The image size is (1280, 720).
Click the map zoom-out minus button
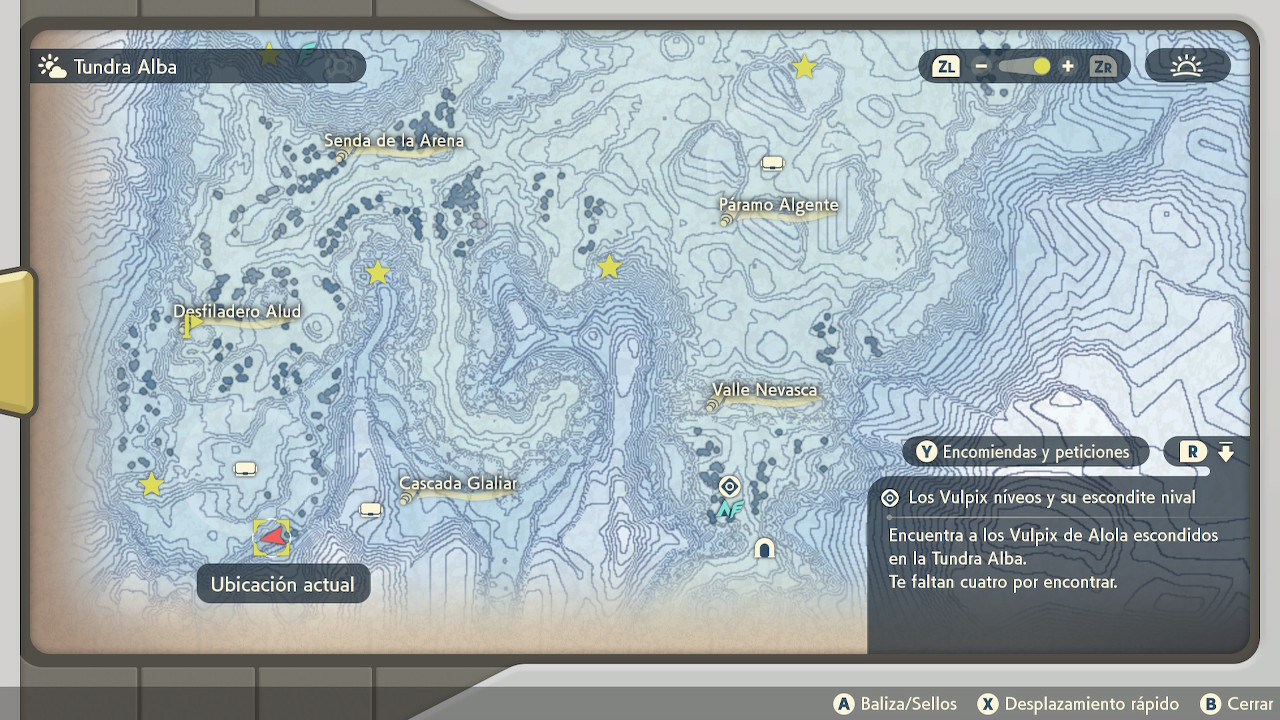pos(981,67)
